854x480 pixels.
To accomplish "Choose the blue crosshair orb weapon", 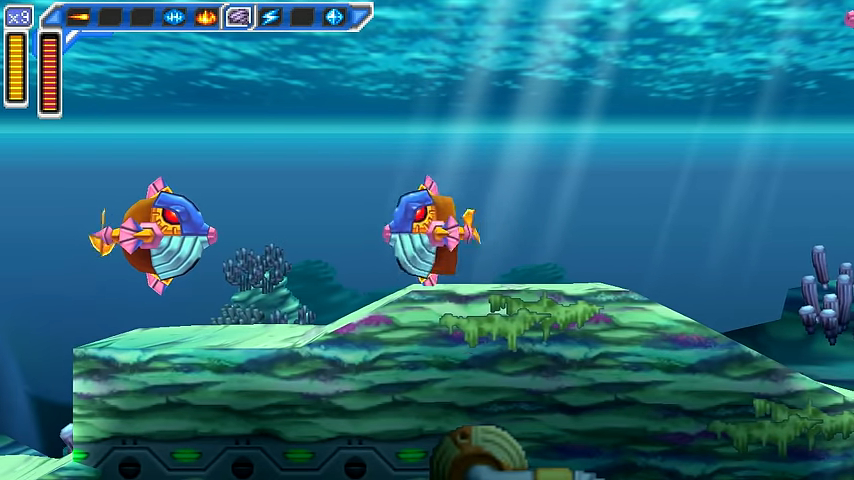I will [x=334, y=17].
